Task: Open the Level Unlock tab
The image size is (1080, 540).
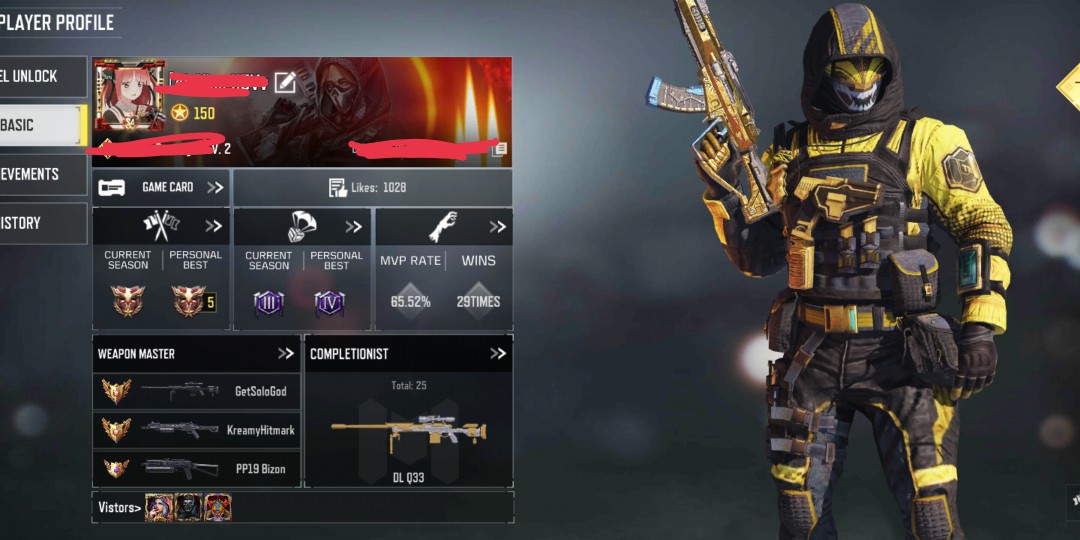Action: click(42, 76)
